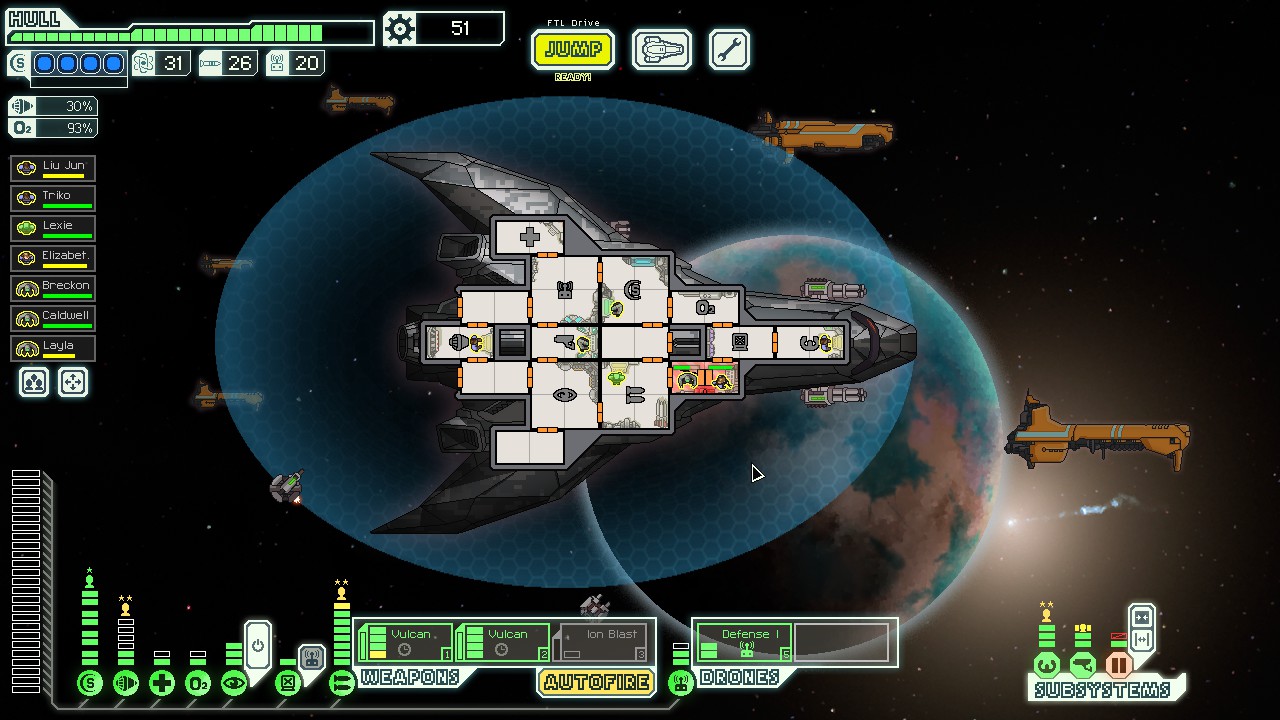Screen dimensions: 1280x720
Task: Select crew member Triko
Action: pyautogui.click(x=53, y=198)
